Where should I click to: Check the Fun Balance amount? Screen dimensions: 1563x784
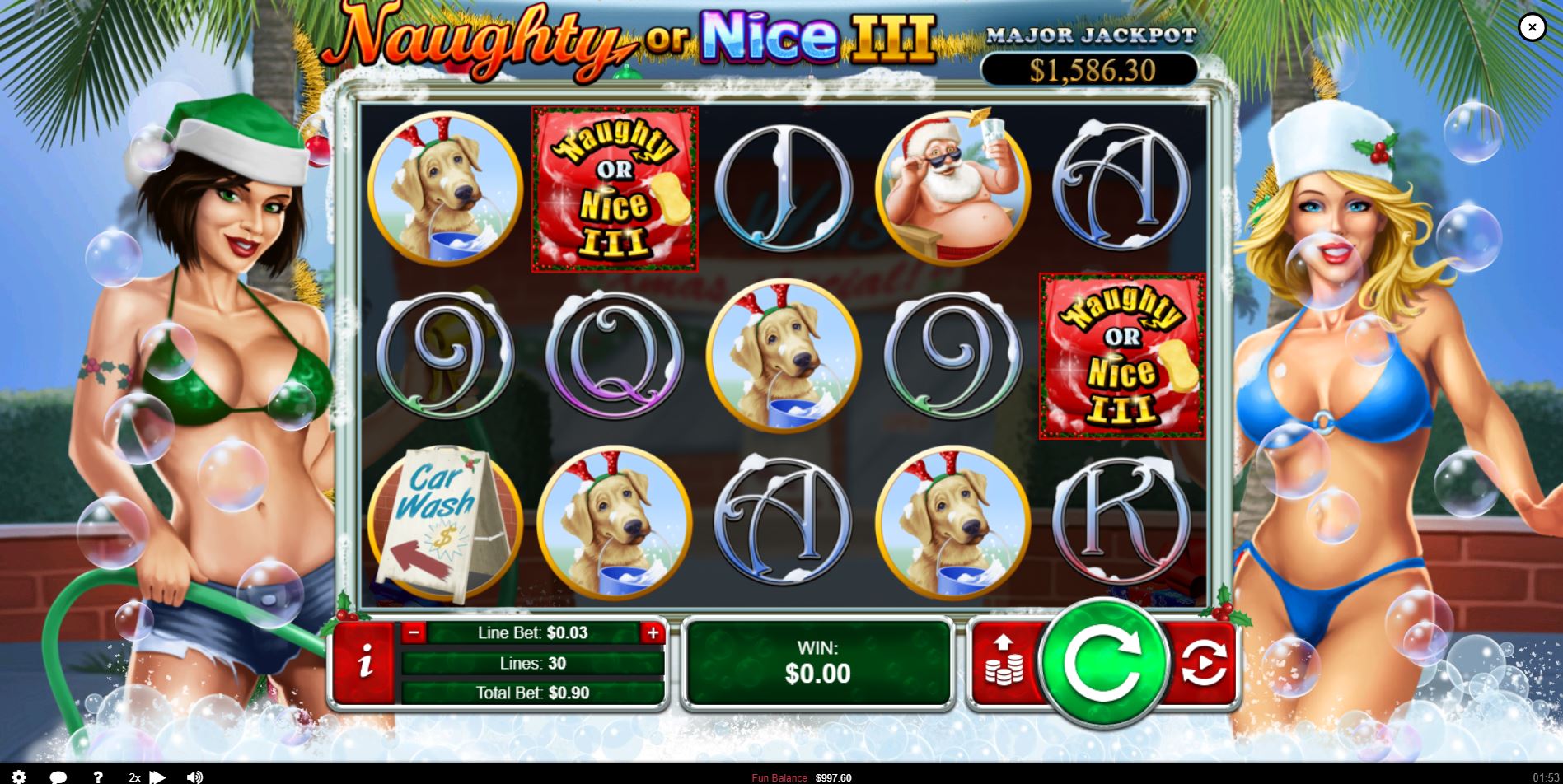[x=803, y=777]
